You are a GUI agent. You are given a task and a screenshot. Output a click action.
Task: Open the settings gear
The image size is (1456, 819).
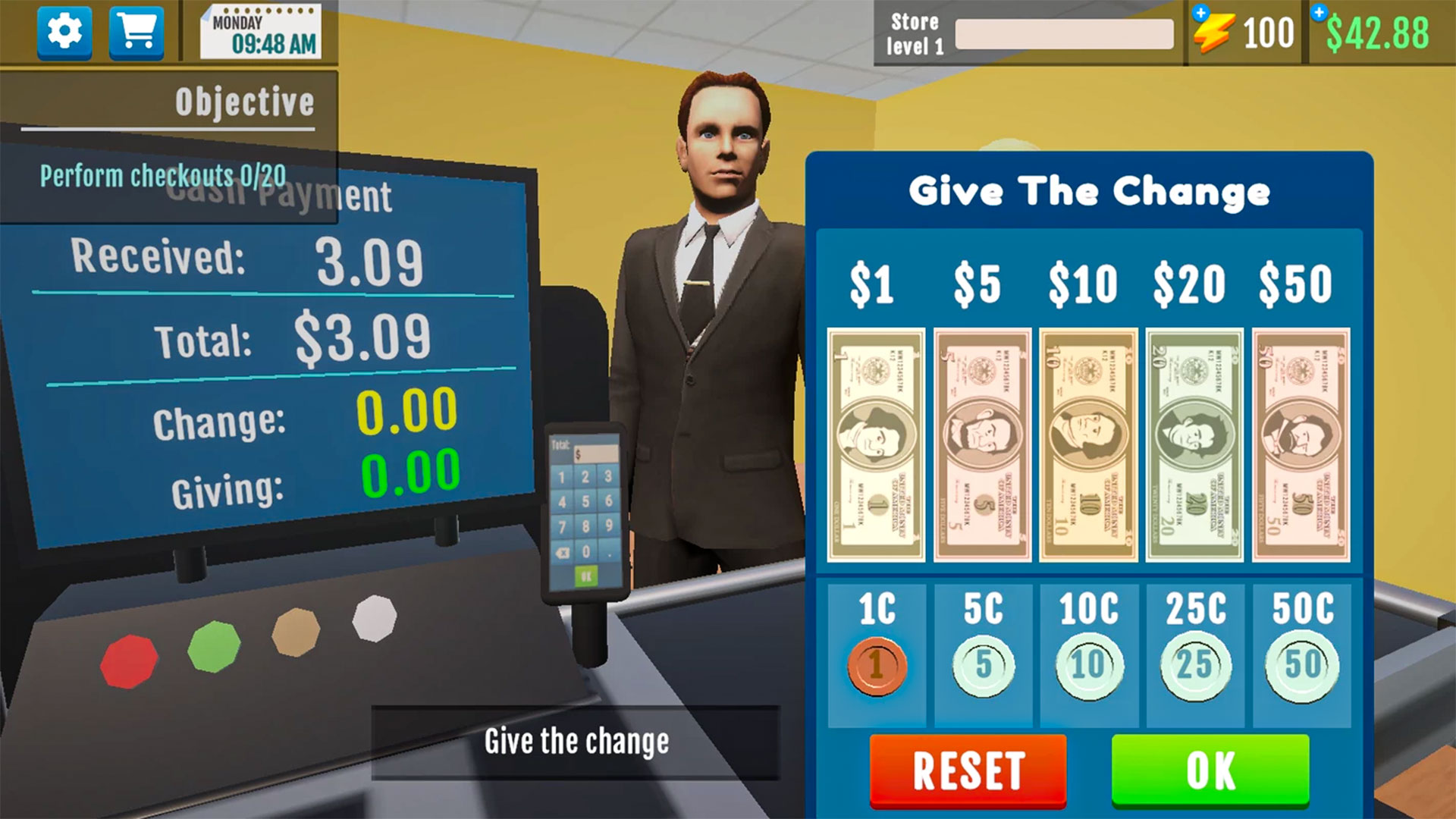pos(63,33)
